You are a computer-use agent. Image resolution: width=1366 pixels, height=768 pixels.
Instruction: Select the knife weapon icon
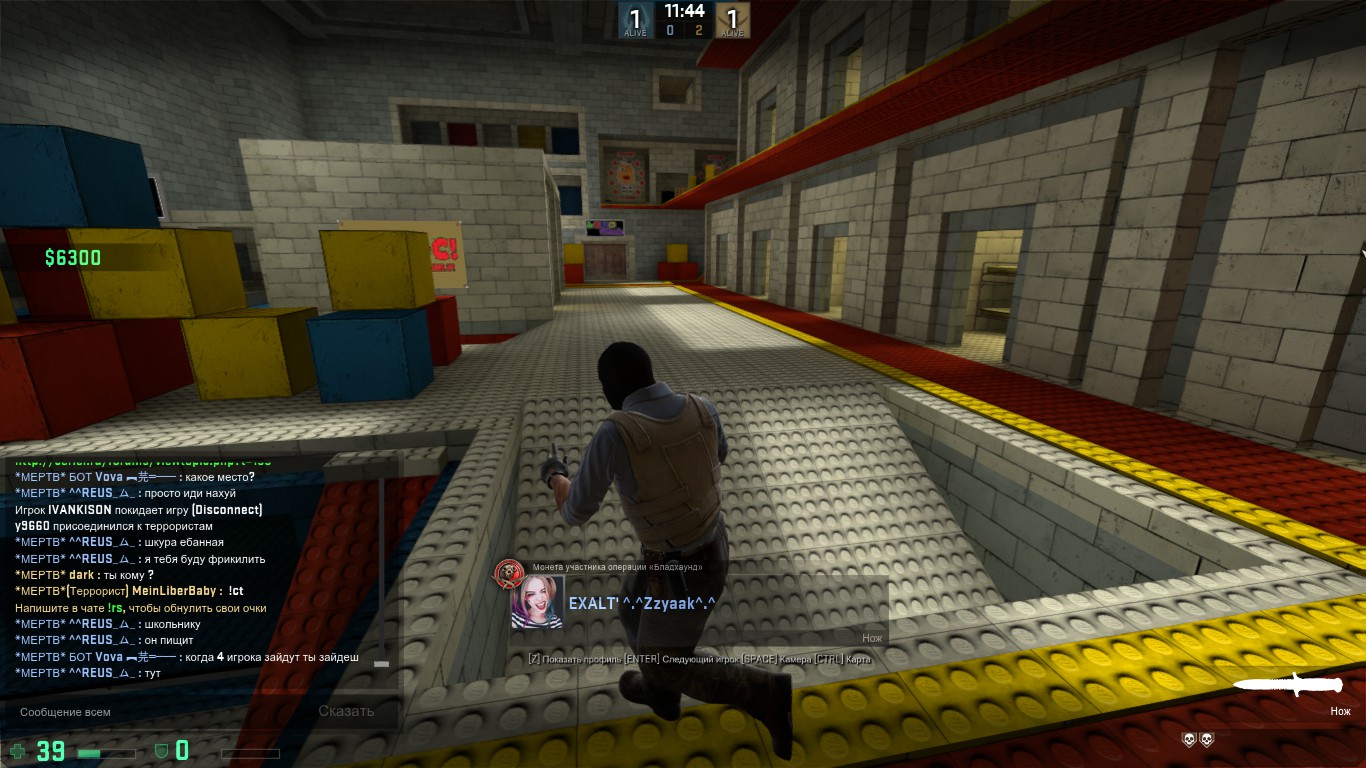[x=1289, y=685]
